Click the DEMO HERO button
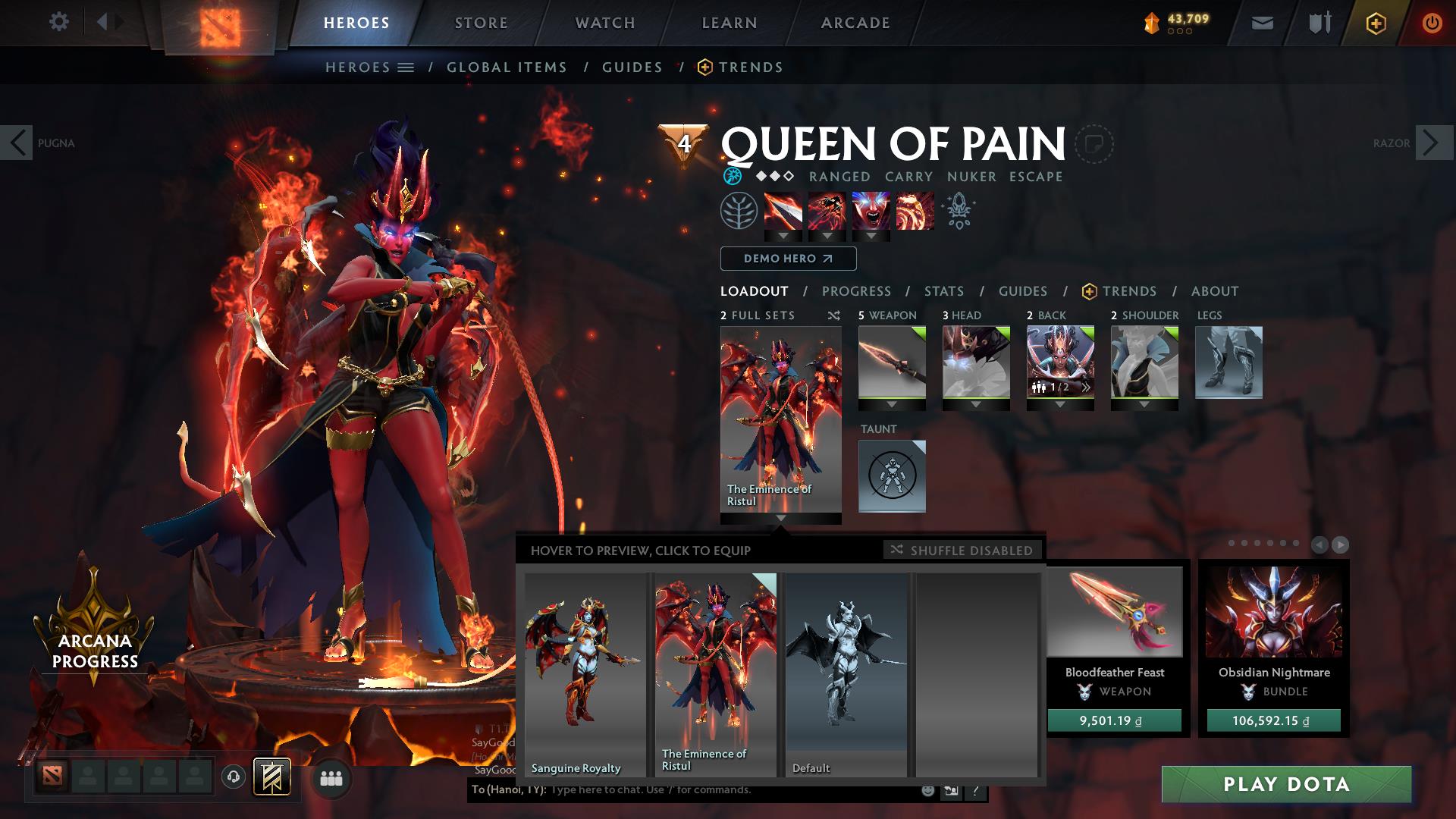This screenshot has height=819, width=1456. point(787,259)
